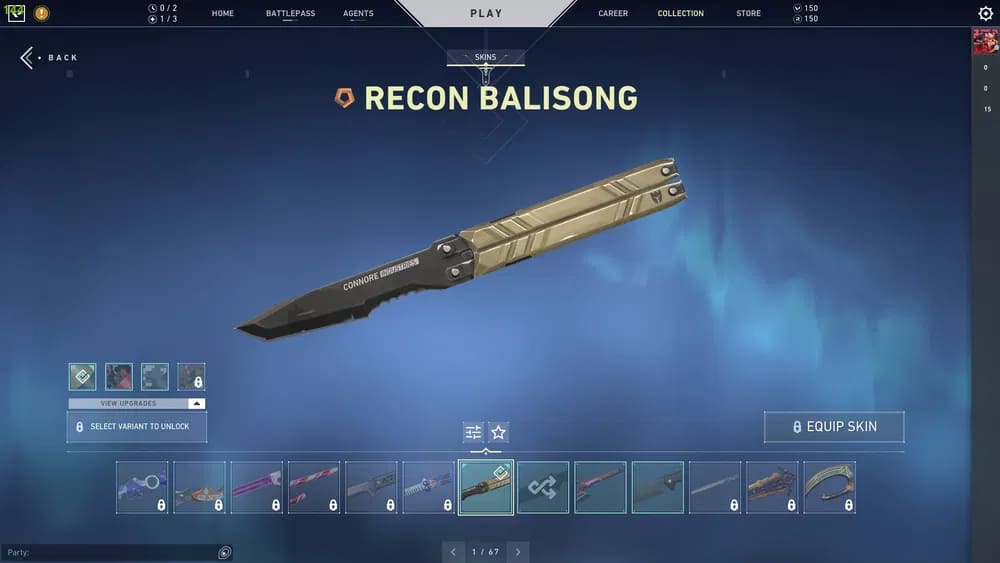Open the yellow exclamation alert icon
The height and width of the screenshot is (563, 1000).
click(41, 14)
